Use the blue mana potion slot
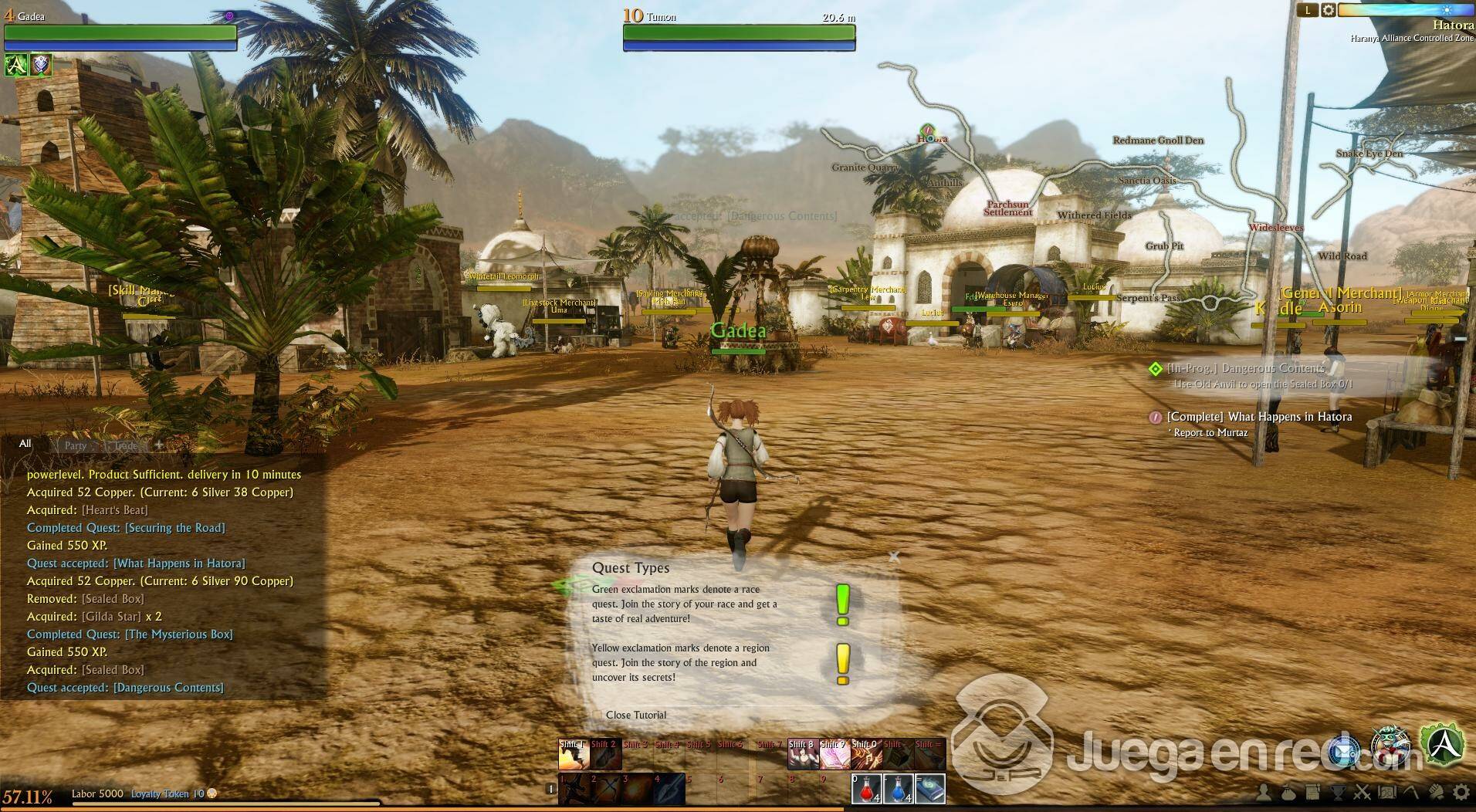1476x812 pixels. point(898,789)
